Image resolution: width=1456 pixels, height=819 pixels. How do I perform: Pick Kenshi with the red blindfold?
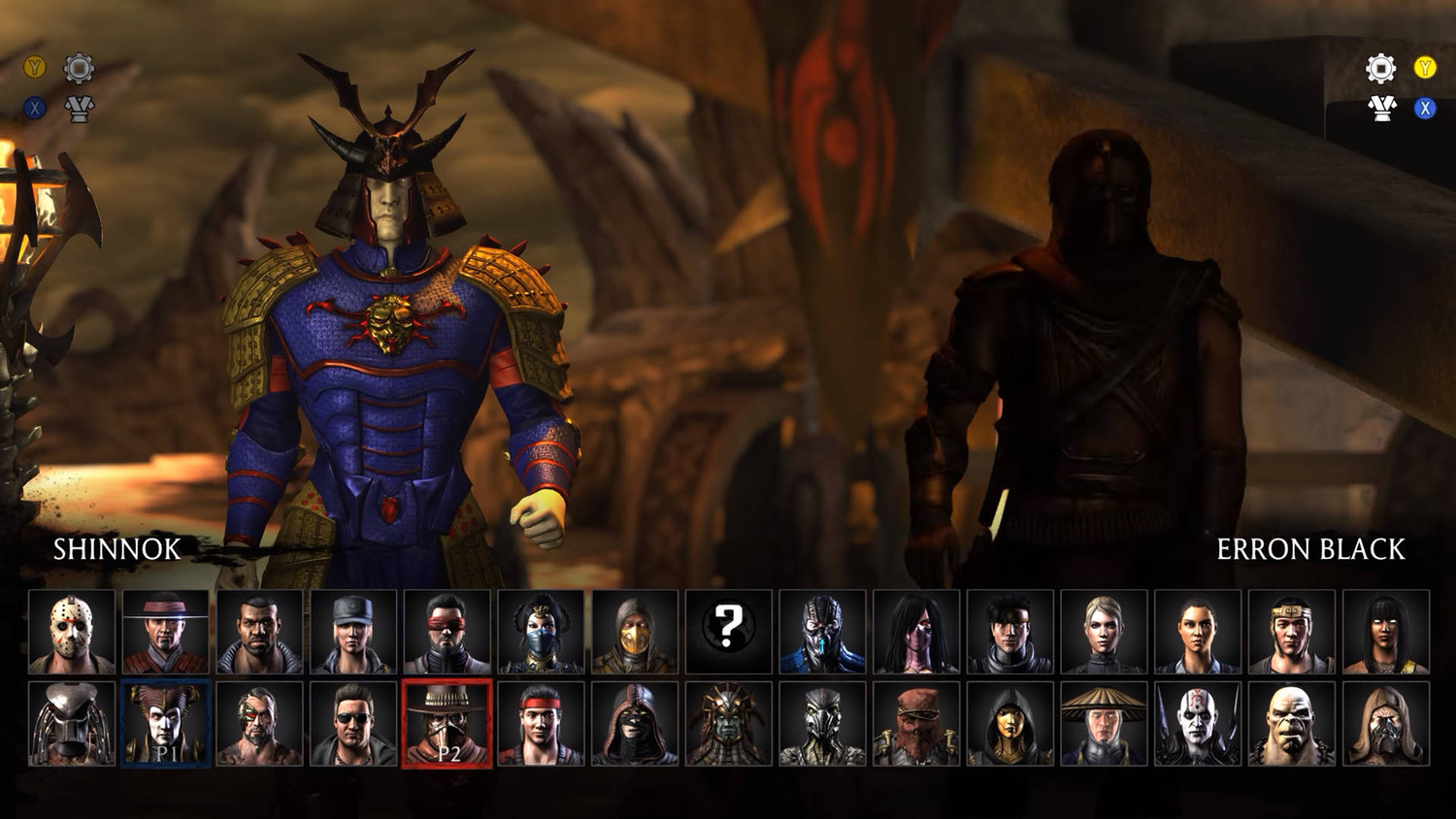[x=447, y=632]
